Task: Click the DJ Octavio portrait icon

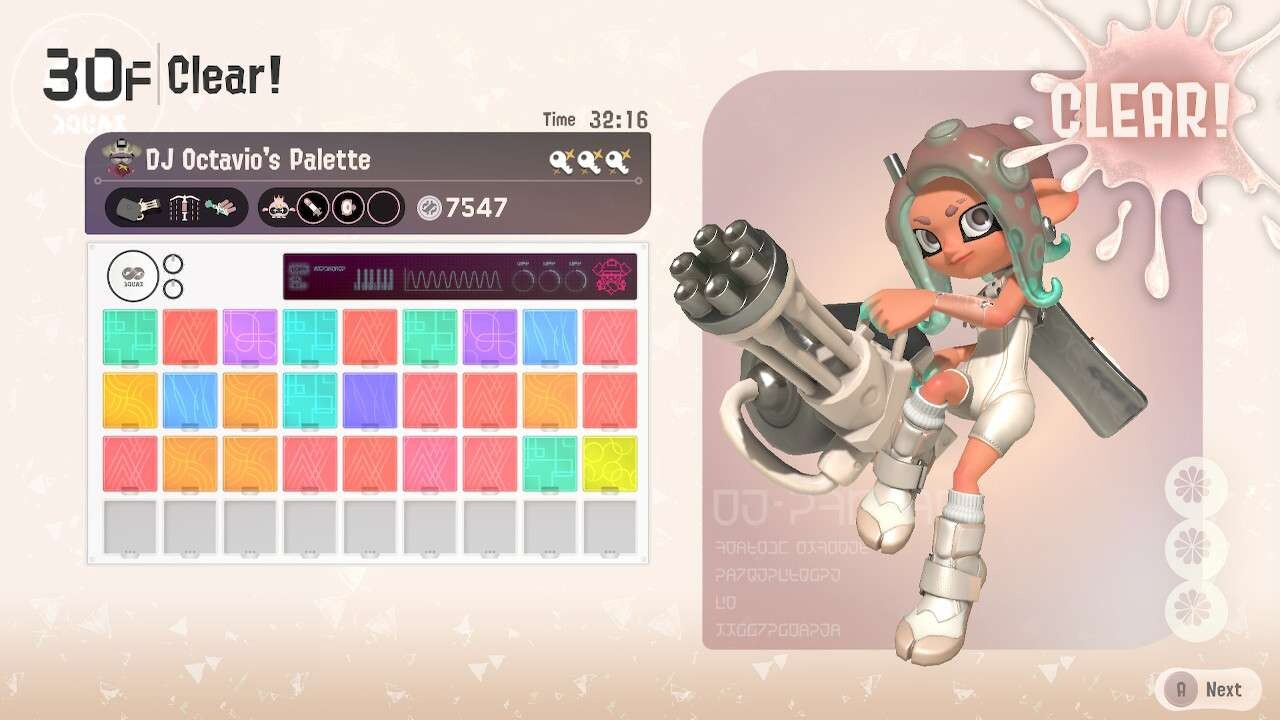Action: coord(122,160)
